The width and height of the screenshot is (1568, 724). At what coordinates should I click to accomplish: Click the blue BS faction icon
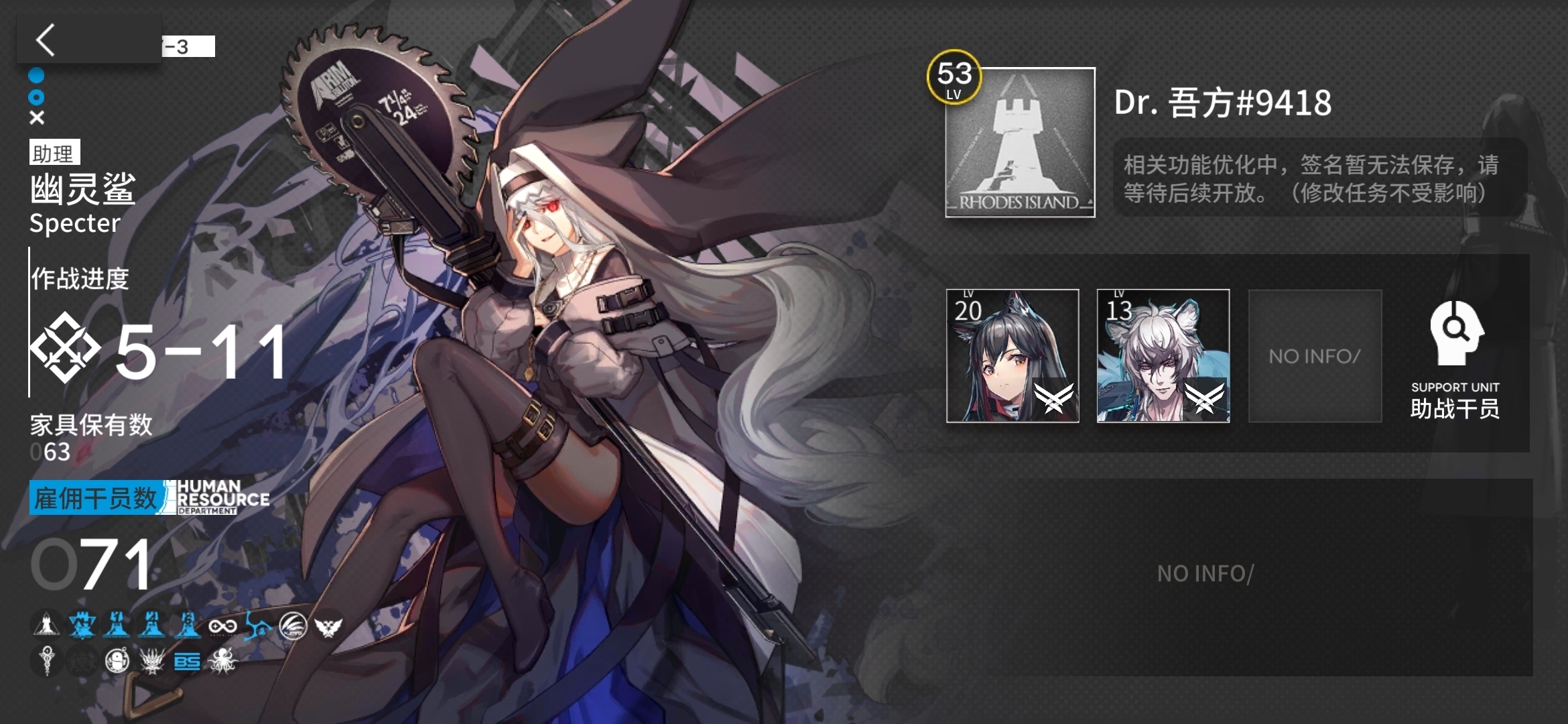(187, 662)
